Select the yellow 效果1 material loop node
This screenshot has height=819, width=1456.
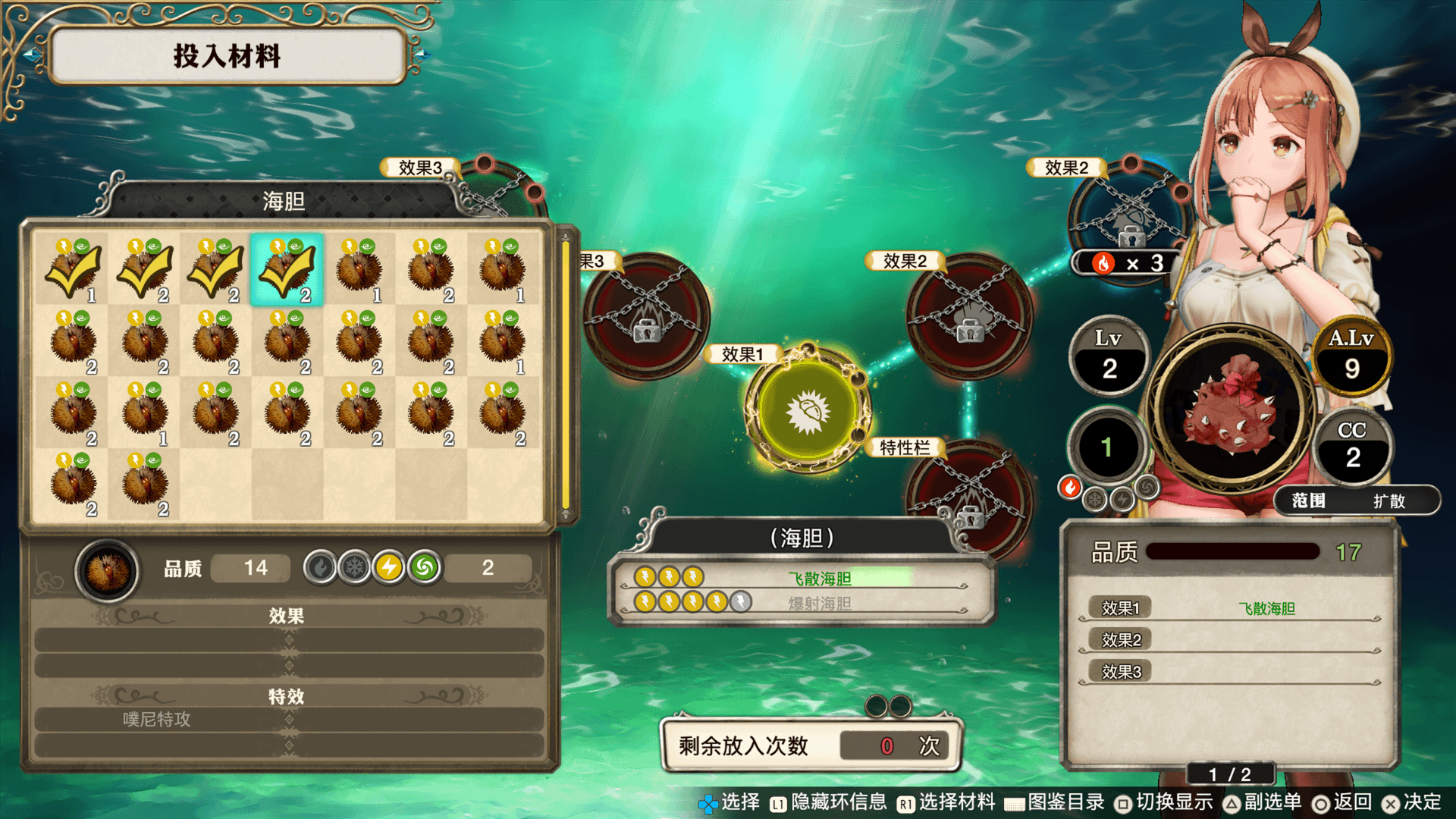(808, 410)
